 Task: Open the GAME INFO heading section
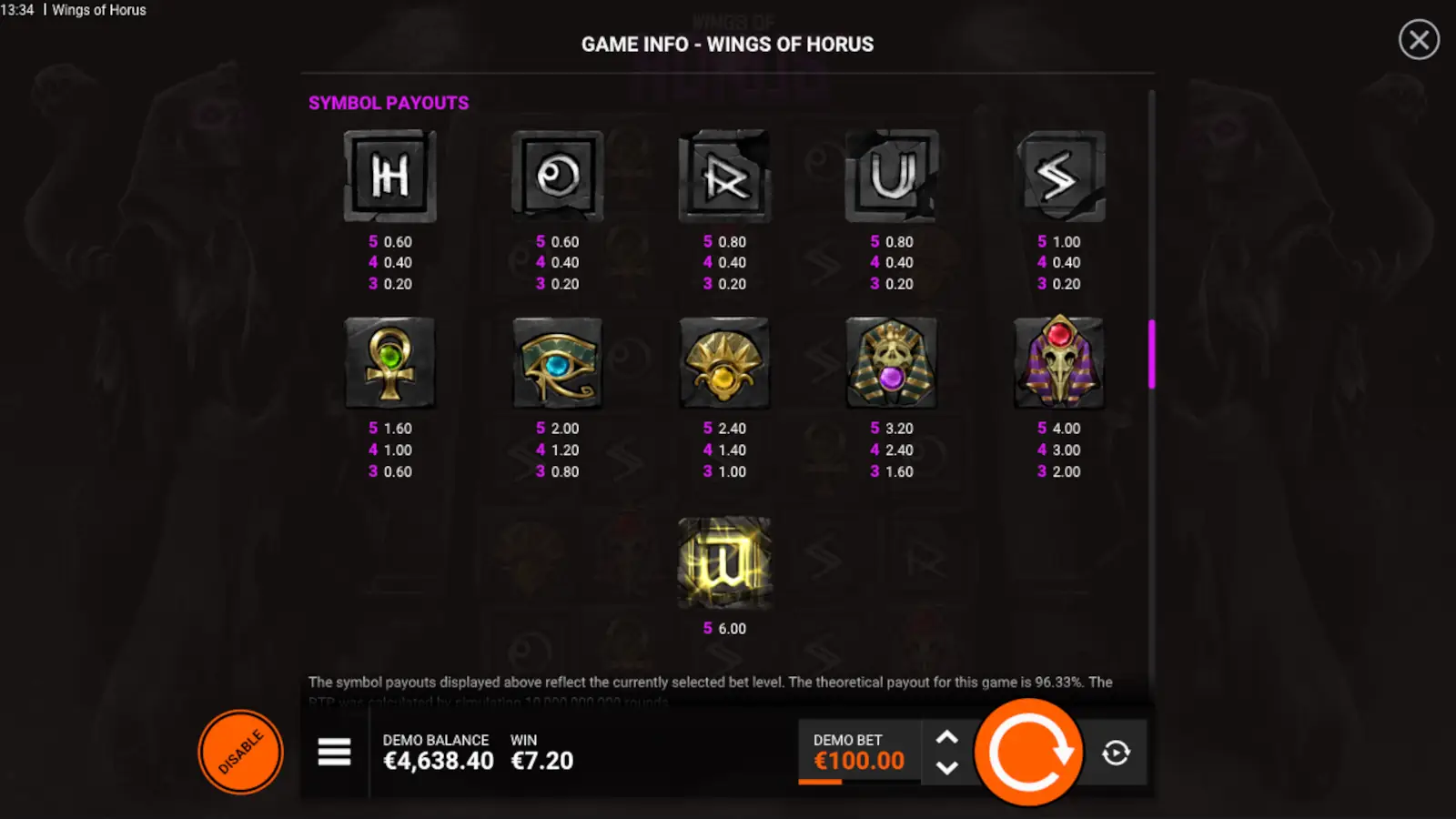tap(728, 44)
